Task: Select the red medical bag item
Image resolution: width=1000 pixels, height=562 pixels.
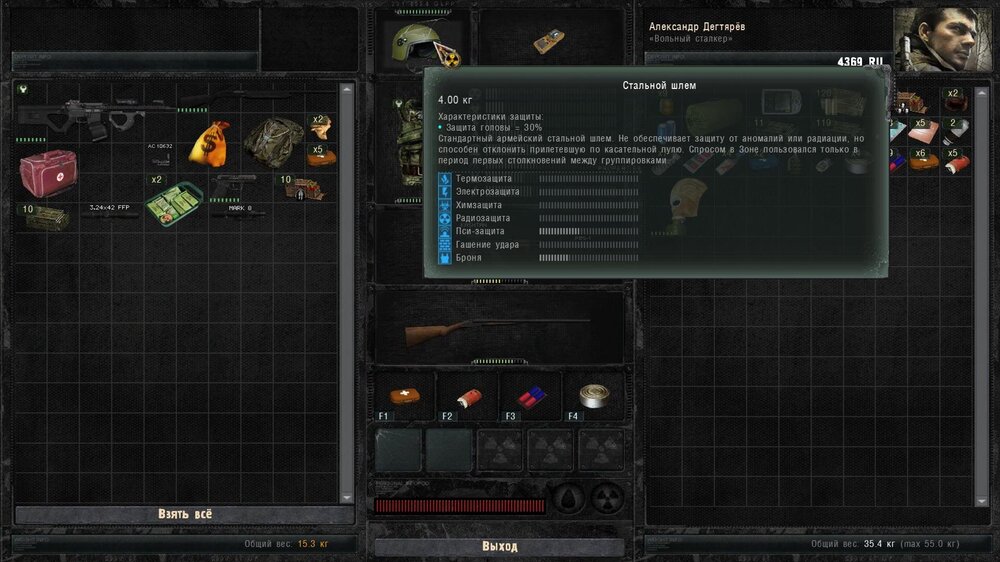Action: point(47,172)
